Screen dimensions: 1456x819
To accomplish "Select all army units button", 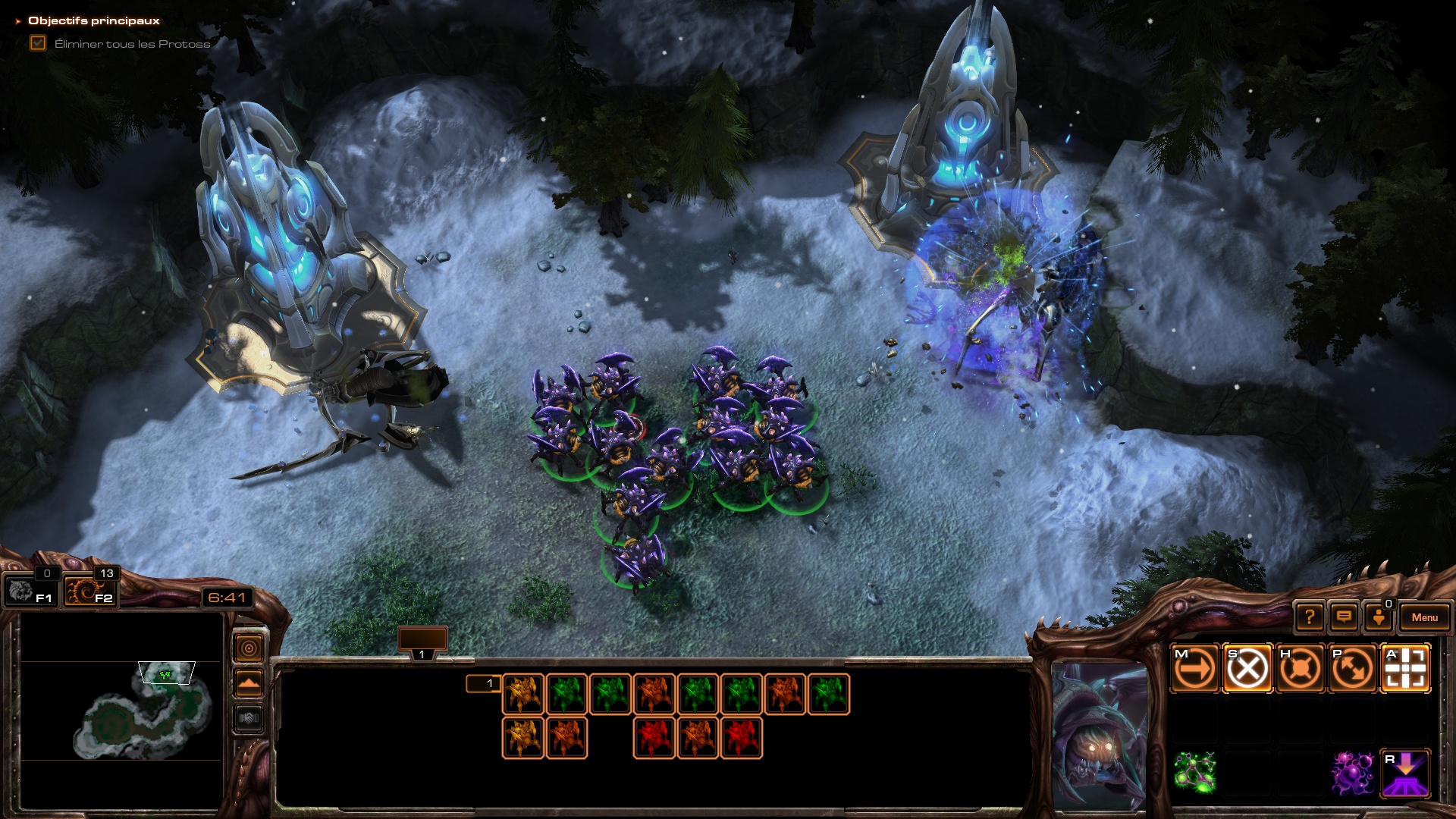I will tap(89, 591).
